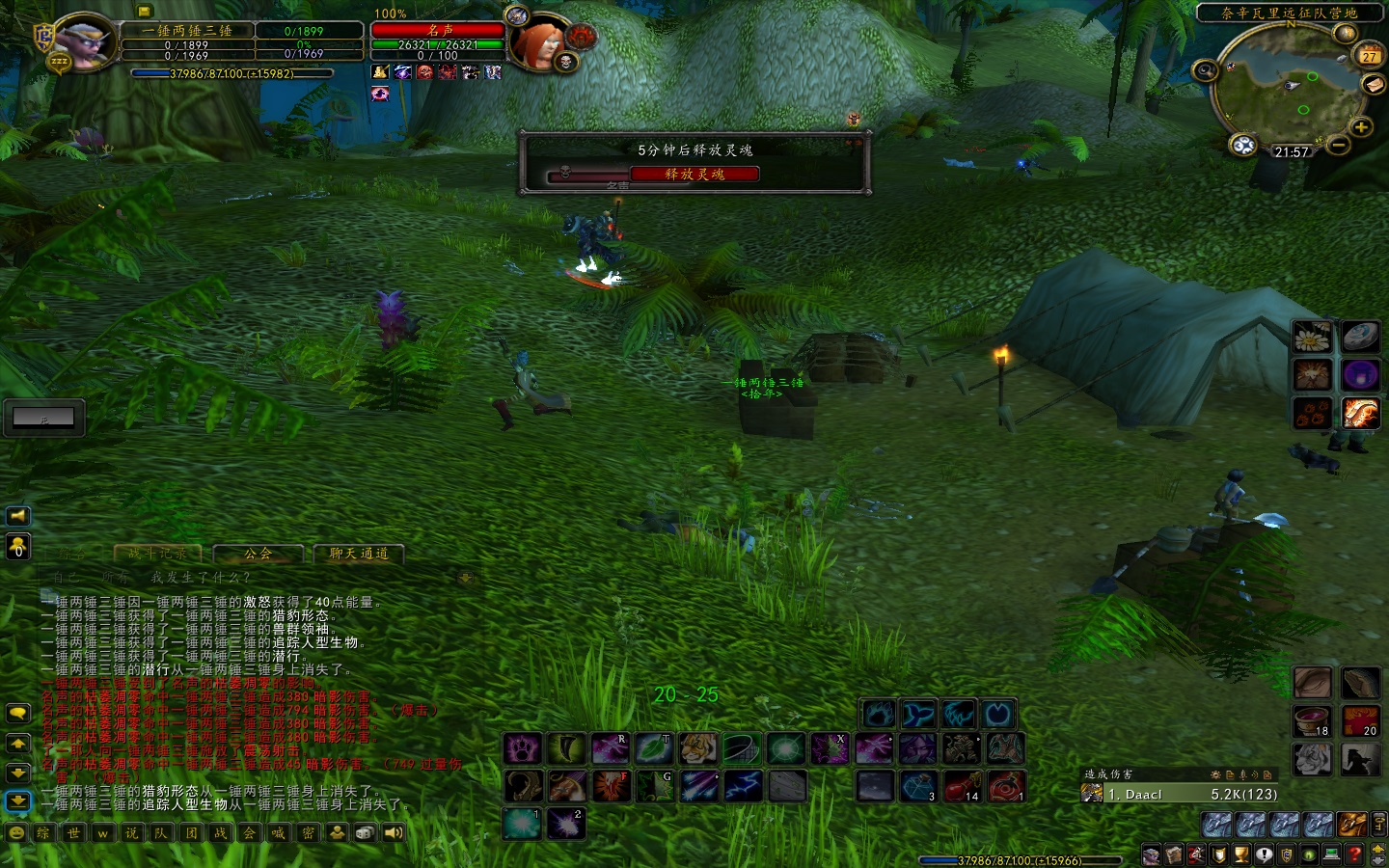Click the target portrait of 名声
Viewport: 1389px width, 868px height.
pyautogui.click(x=537, y=44)
